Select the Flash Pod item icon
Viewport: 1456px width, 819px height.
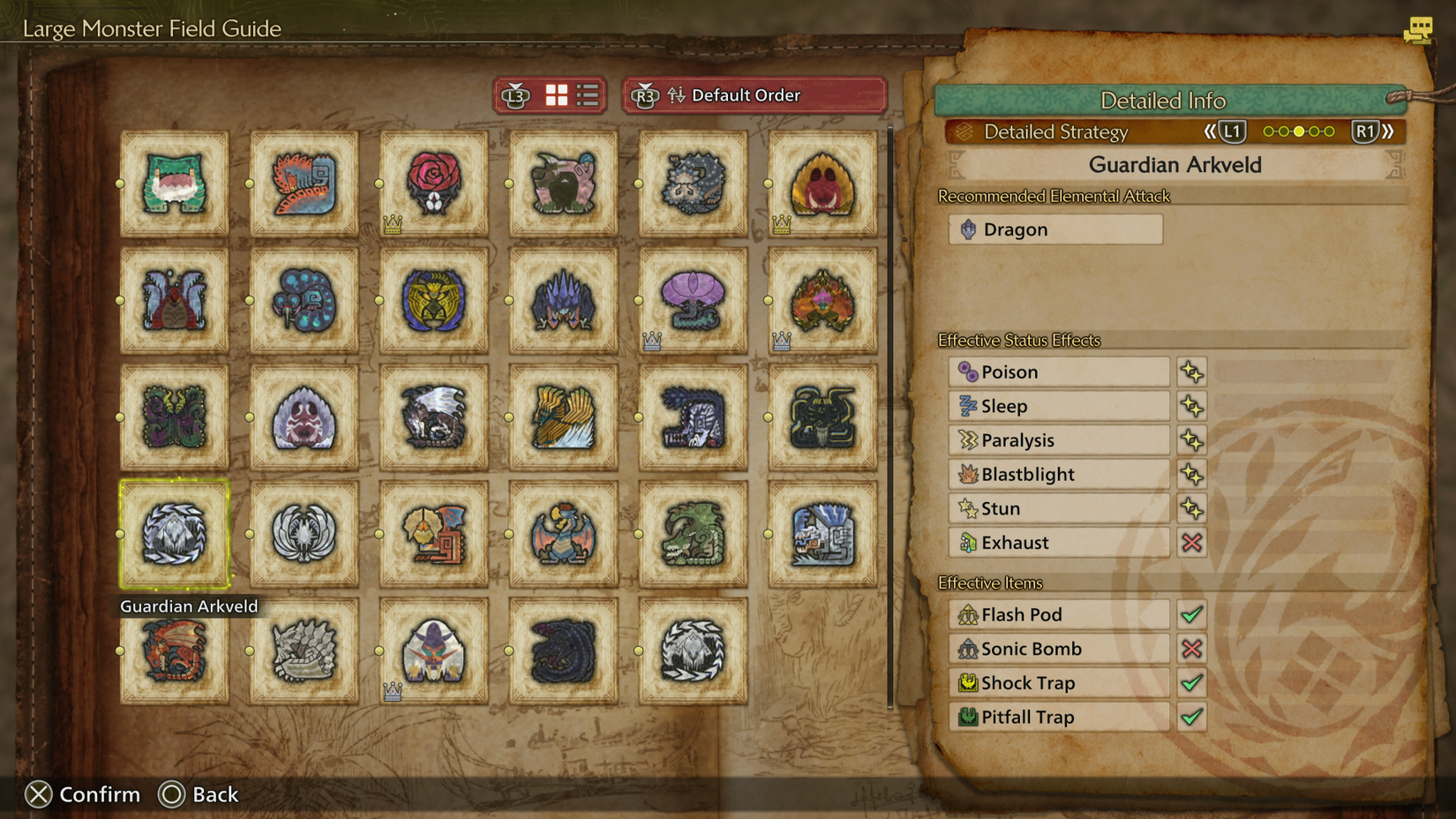(968, 614)
